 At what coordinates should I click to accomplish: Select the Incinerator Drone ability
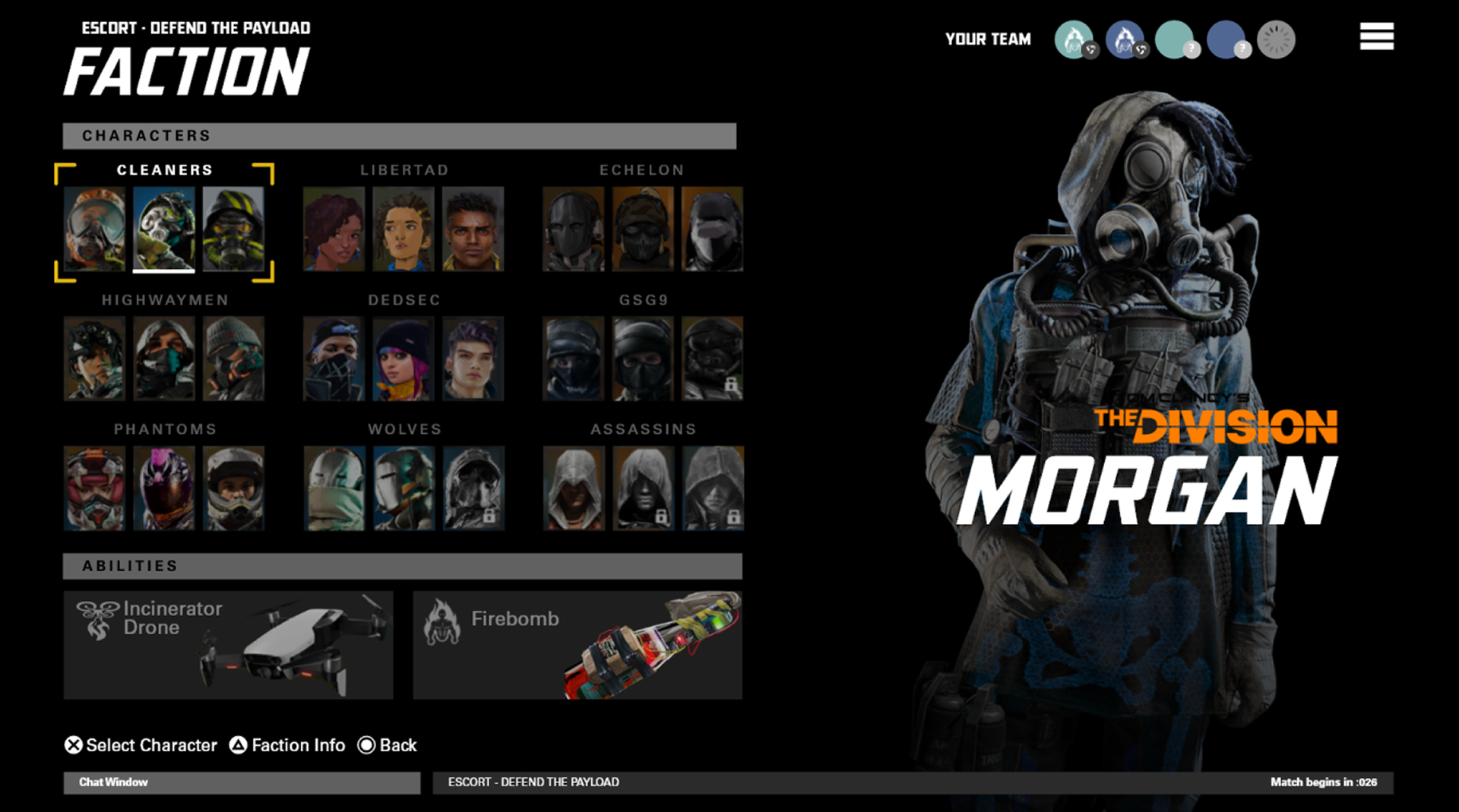point(228,644)
